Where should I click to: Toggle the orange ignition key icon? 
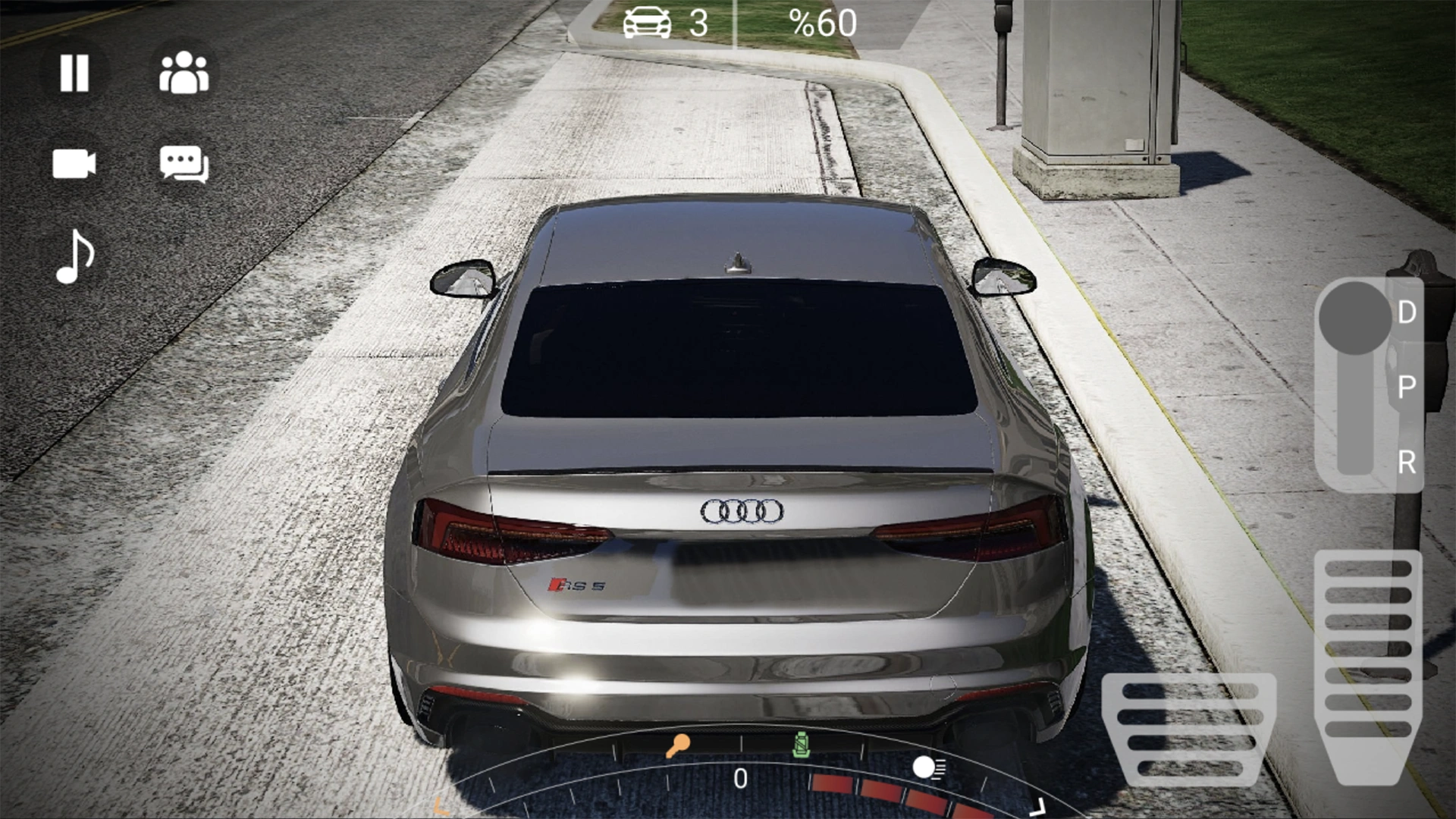pyautogui.click(x=677, y=745)
